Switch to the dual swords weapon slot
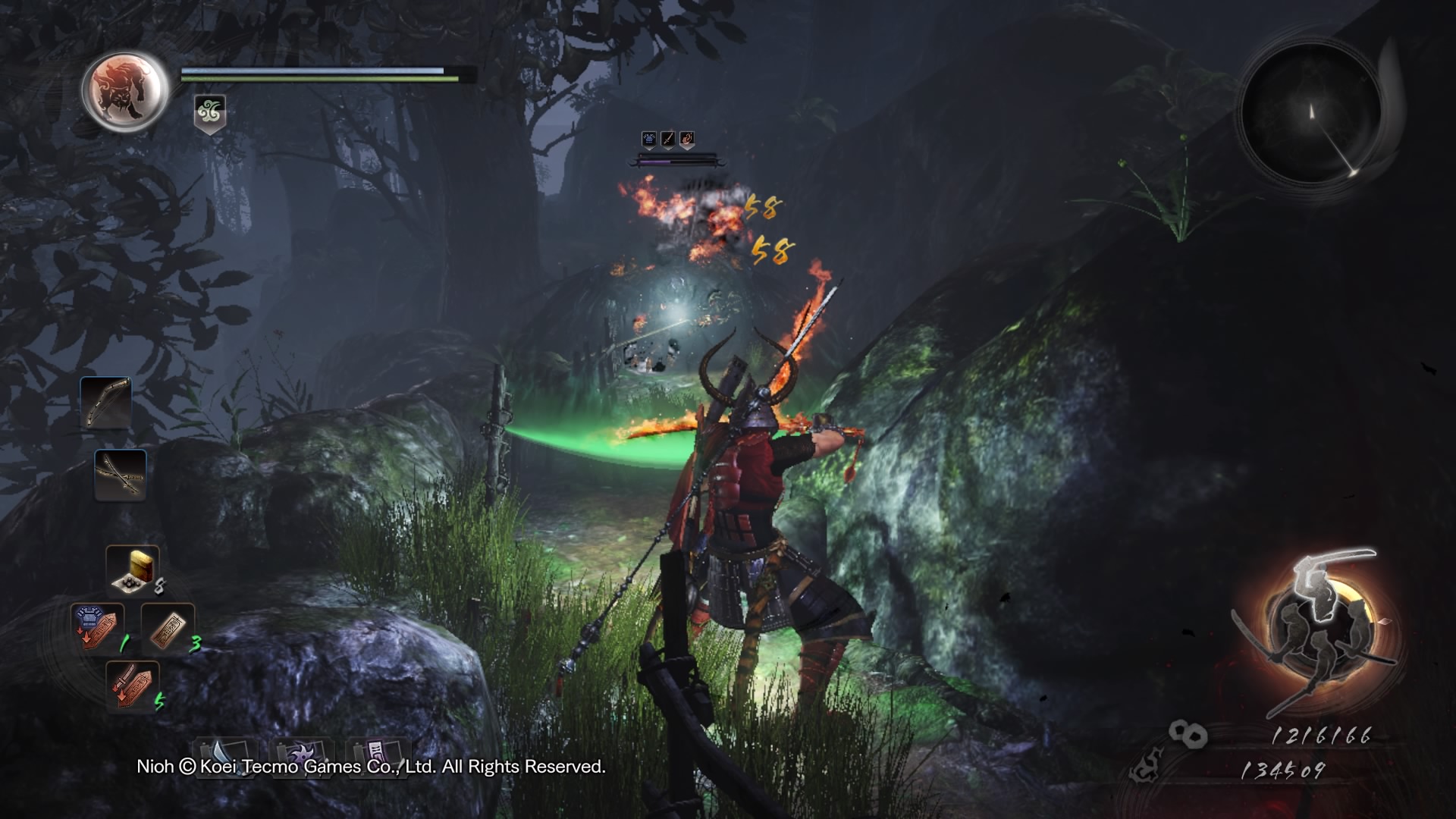 pos(121,475)
